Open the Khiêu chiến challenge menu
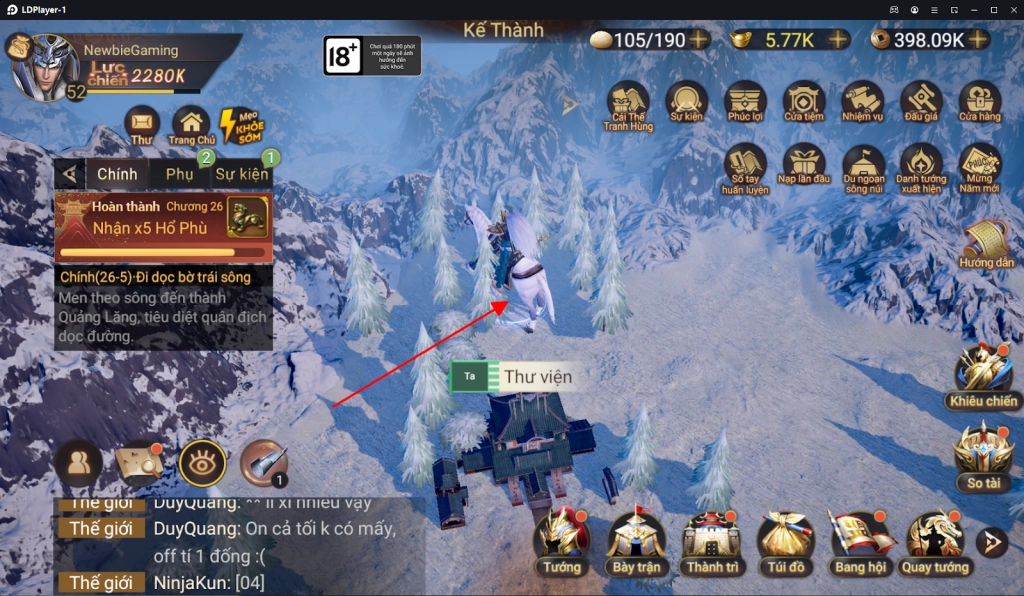 [985, 375]
